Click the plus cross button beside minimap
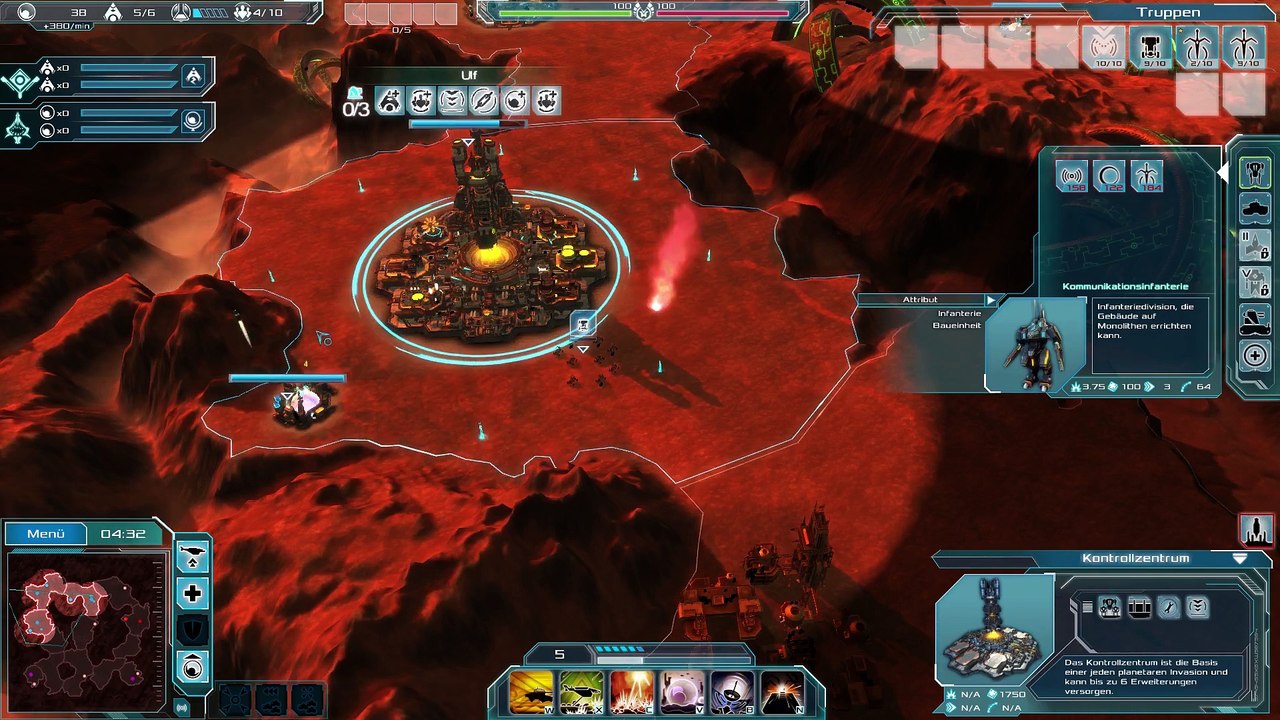Viewport: 1280px width, 720px height. pyautogui.click(x=193, y=593)
